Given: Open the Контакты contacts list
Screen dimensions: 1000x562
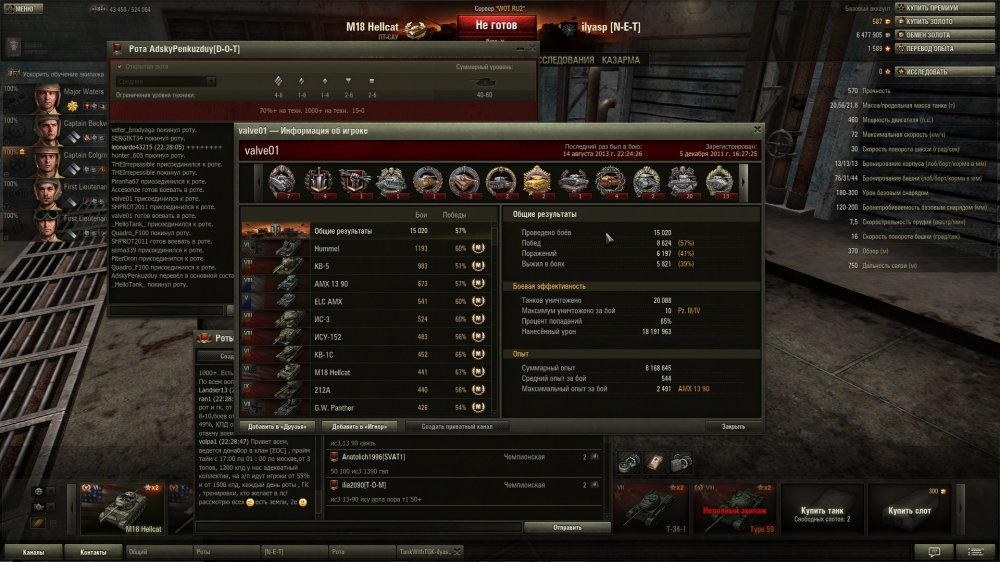Looking at the screenshot, I should tap(93, 551).
